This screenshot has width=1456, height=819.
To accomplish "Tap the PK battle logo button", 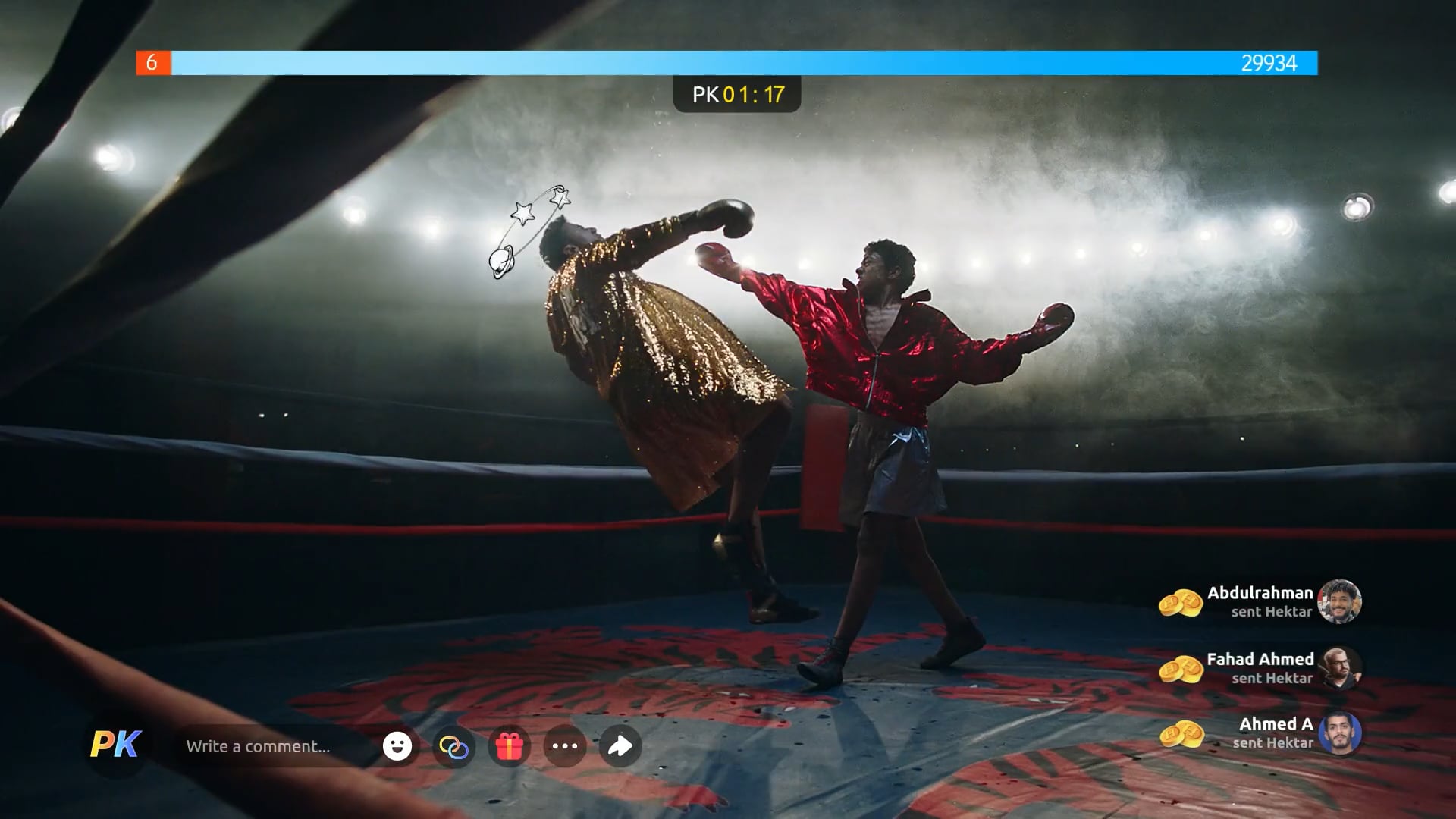I will 115,745.
